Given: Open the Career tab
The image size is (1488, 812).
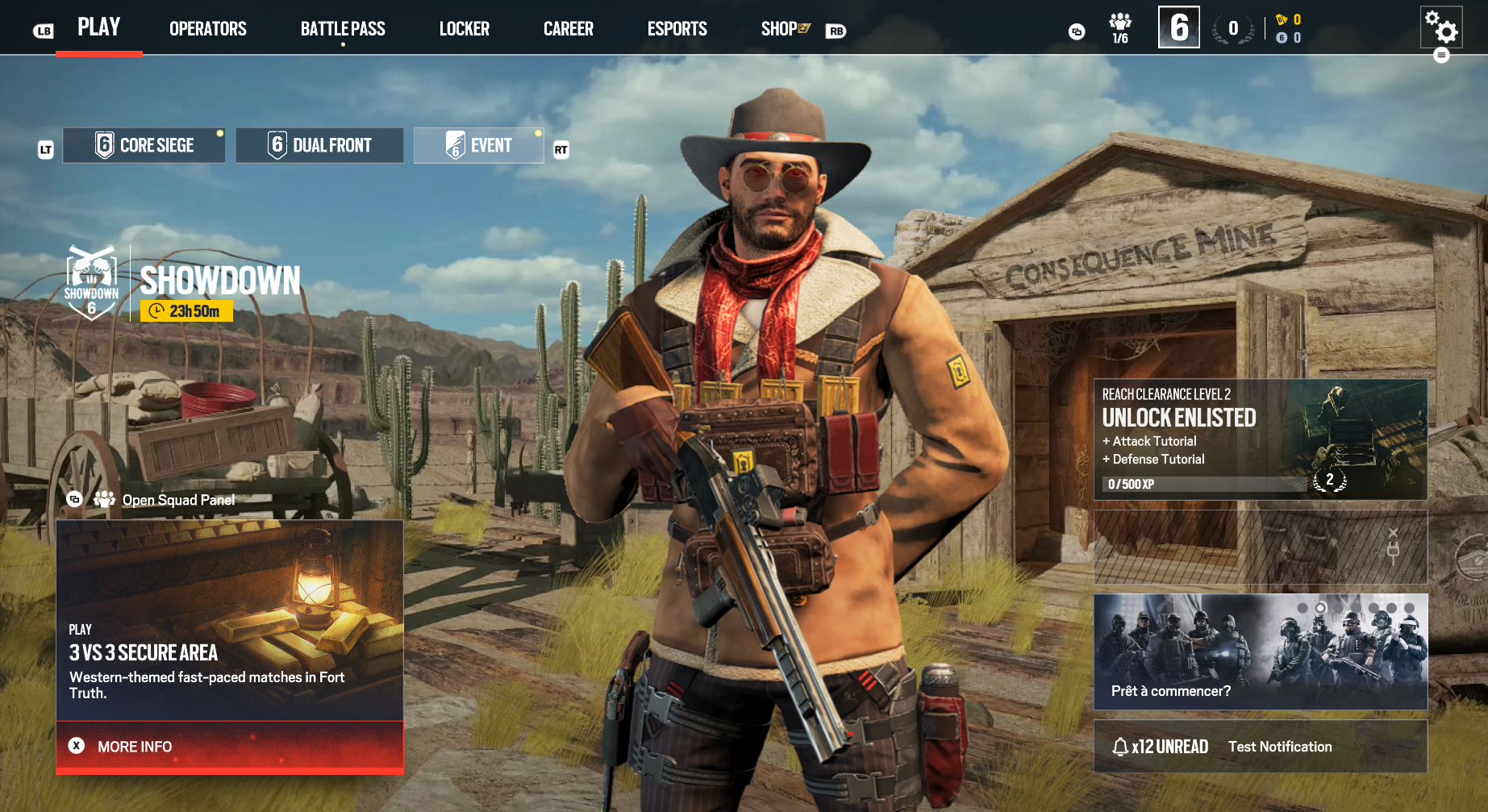Looking at the screenshot, I should (x=568, y=29).
